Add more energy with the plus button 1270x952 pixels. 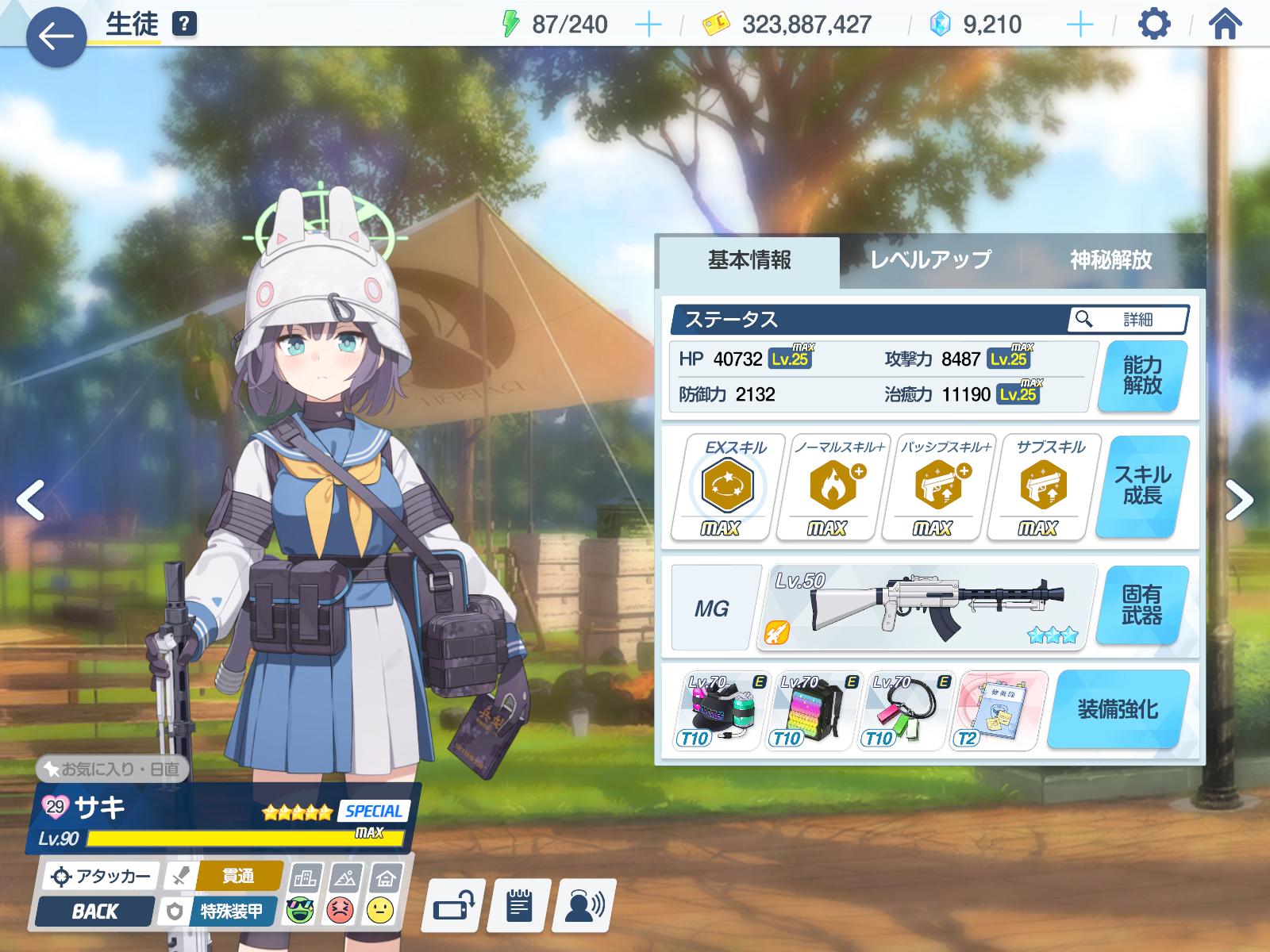click(x=648, y=25)
